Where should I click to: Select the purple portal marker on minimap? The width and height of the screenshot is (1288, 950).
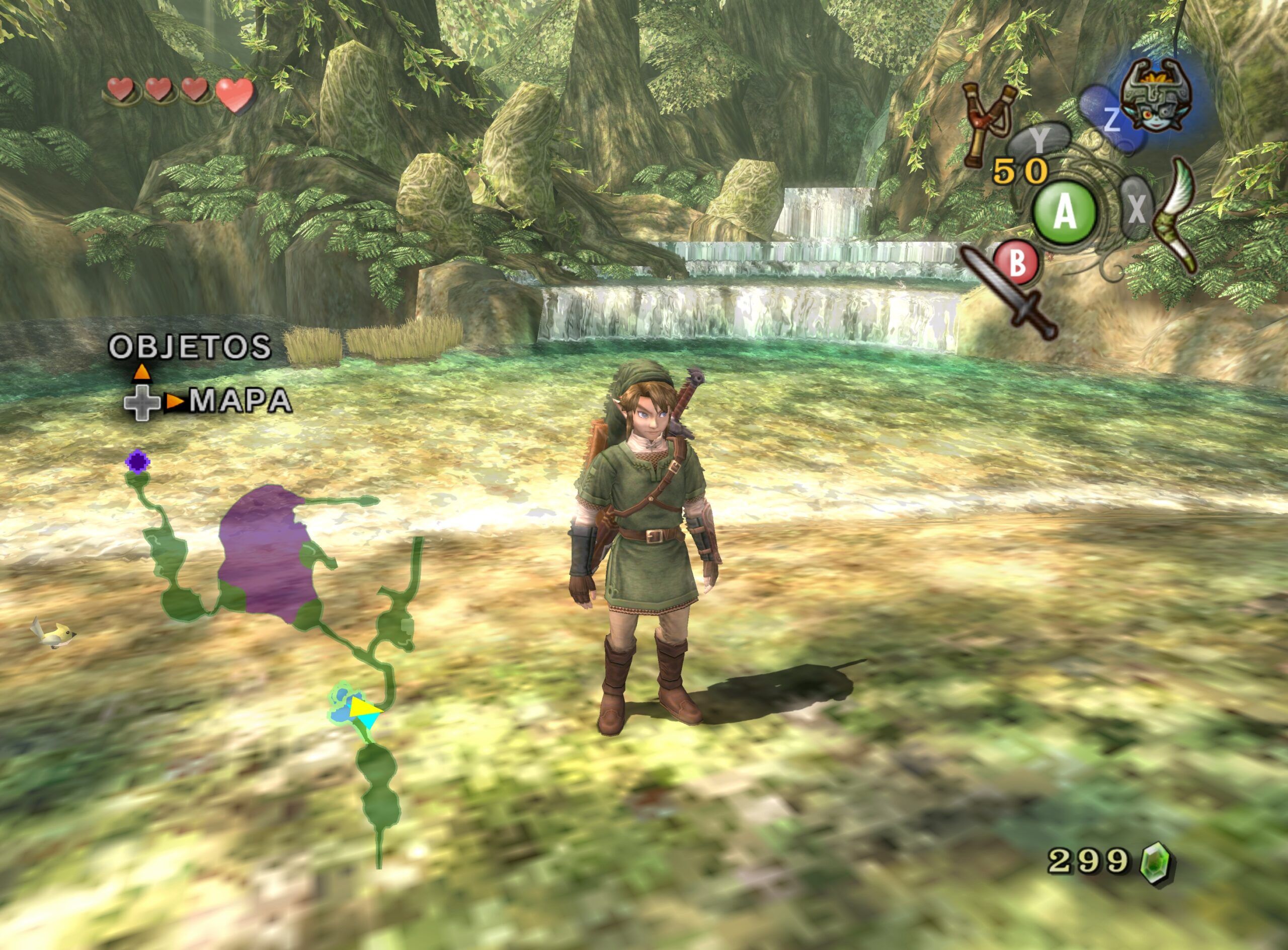(x=137, y=461)
